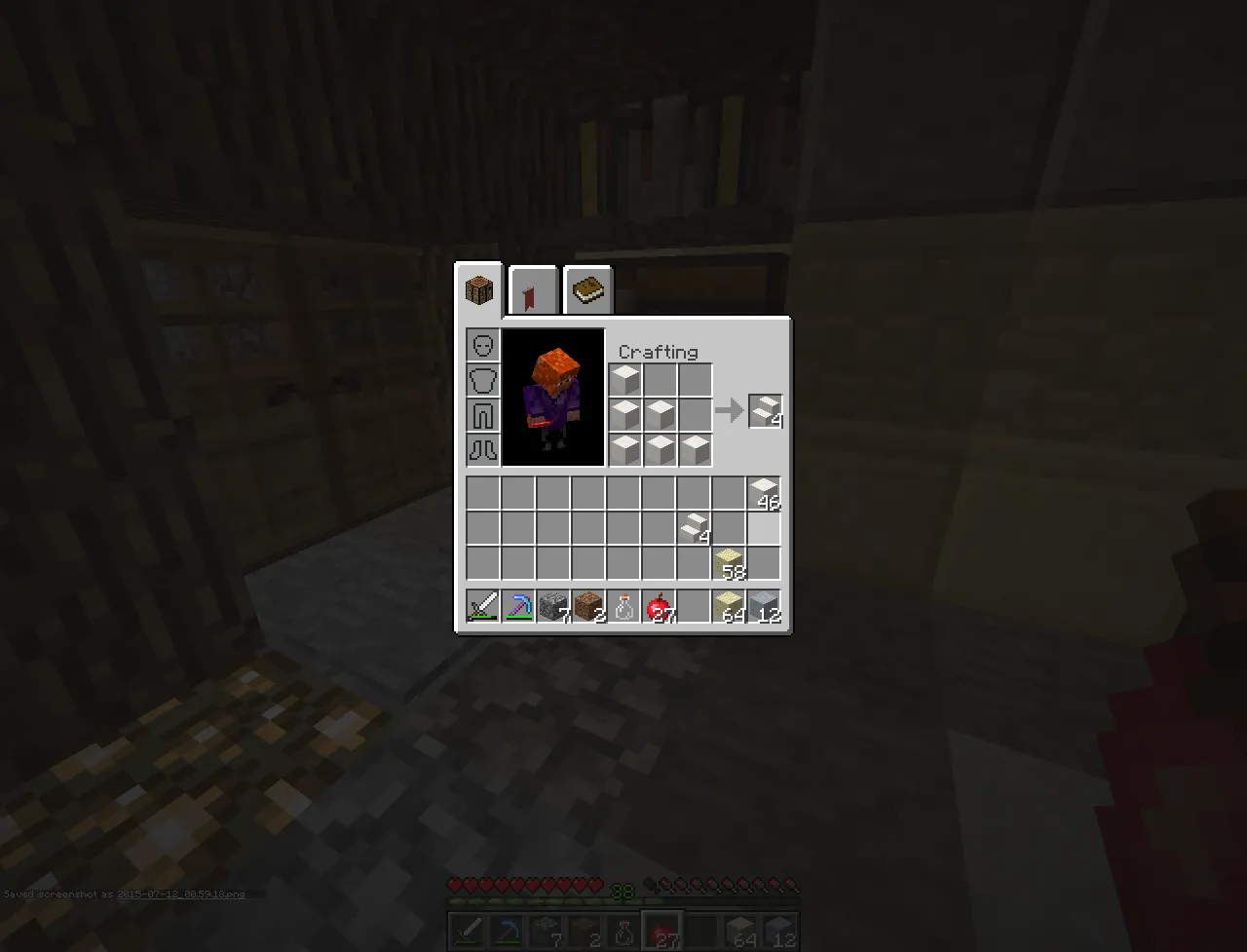
Task: Click the helmet armor slot
Action: click(483, 344)
